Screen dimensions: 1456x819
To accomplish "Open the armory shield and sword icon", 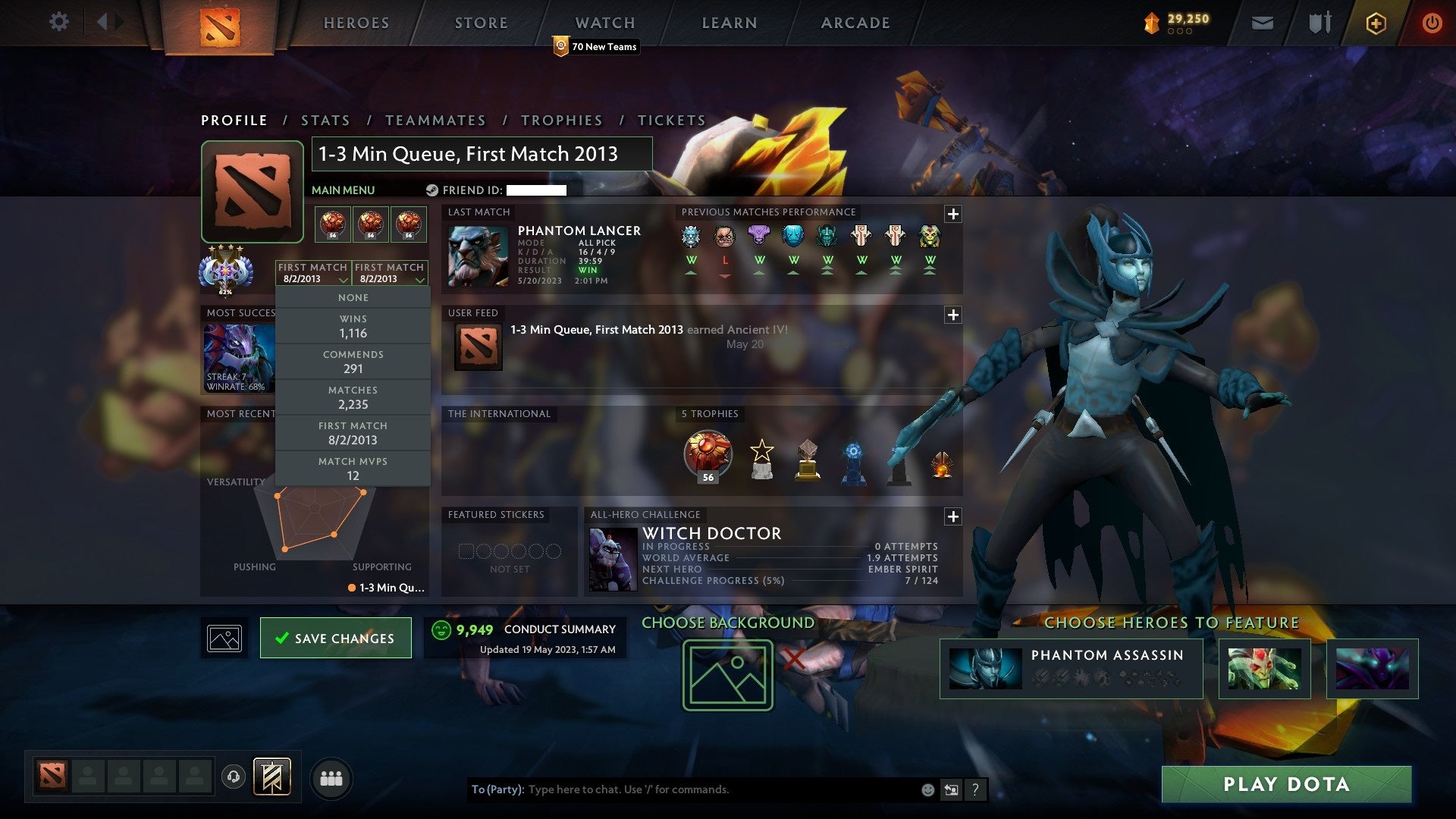I will (1319, 23).
